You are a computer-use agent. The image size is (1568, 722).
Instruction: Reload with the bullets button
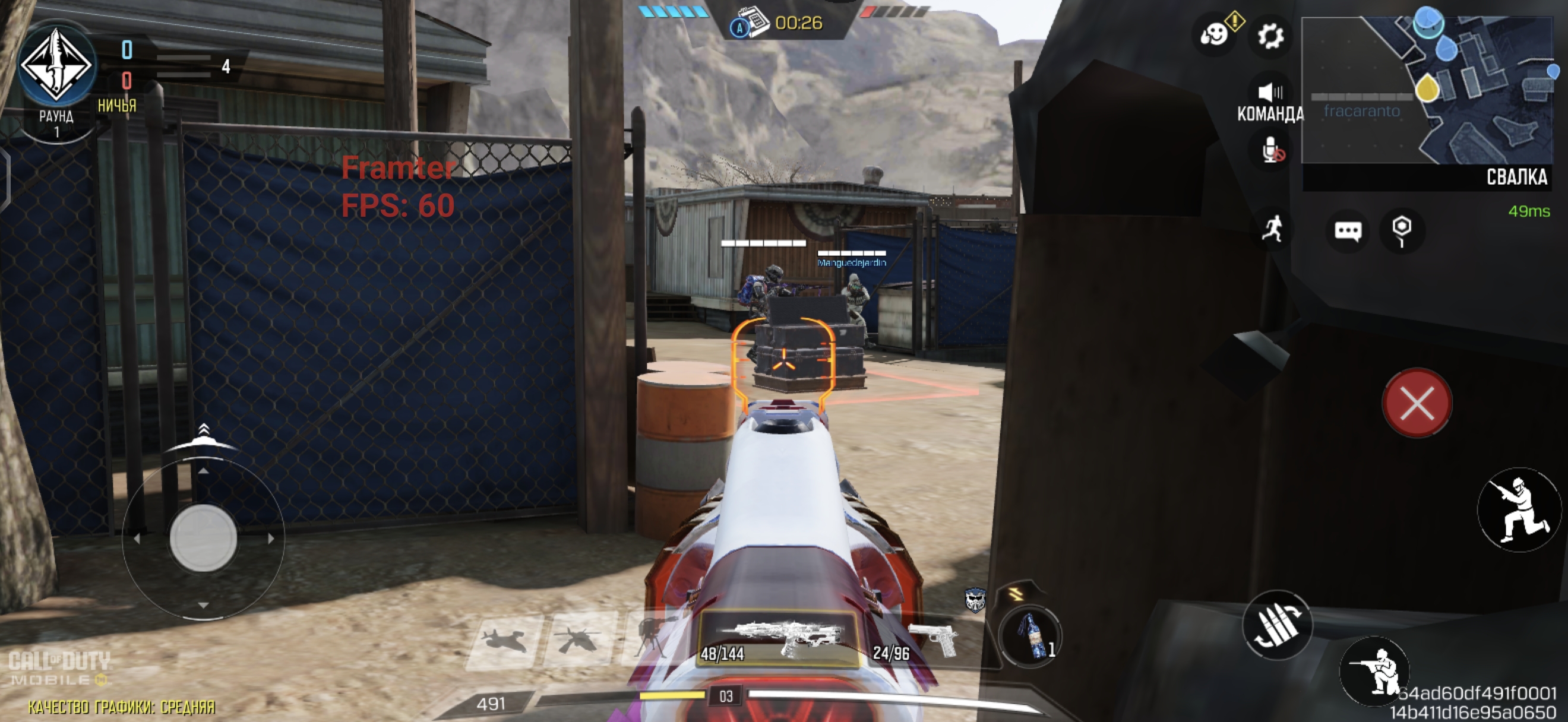point(1276,625)
